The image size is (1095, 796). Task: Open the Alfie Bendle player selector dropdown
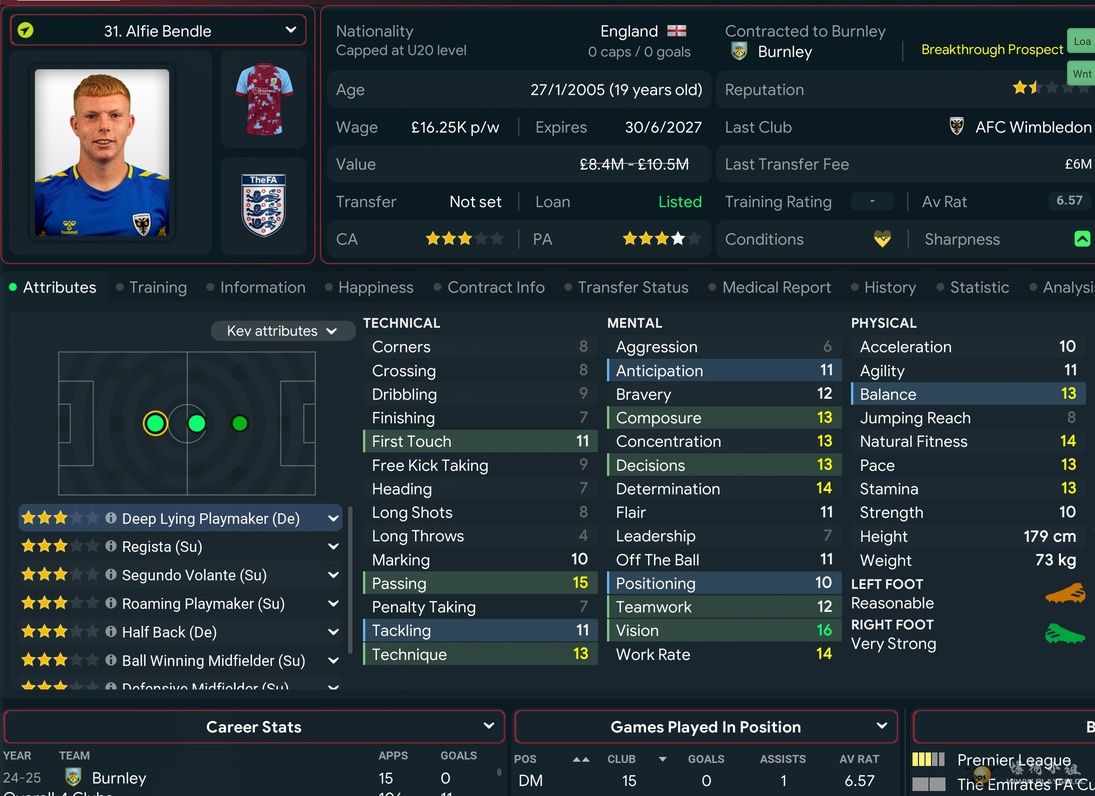[x=157, y=31]
